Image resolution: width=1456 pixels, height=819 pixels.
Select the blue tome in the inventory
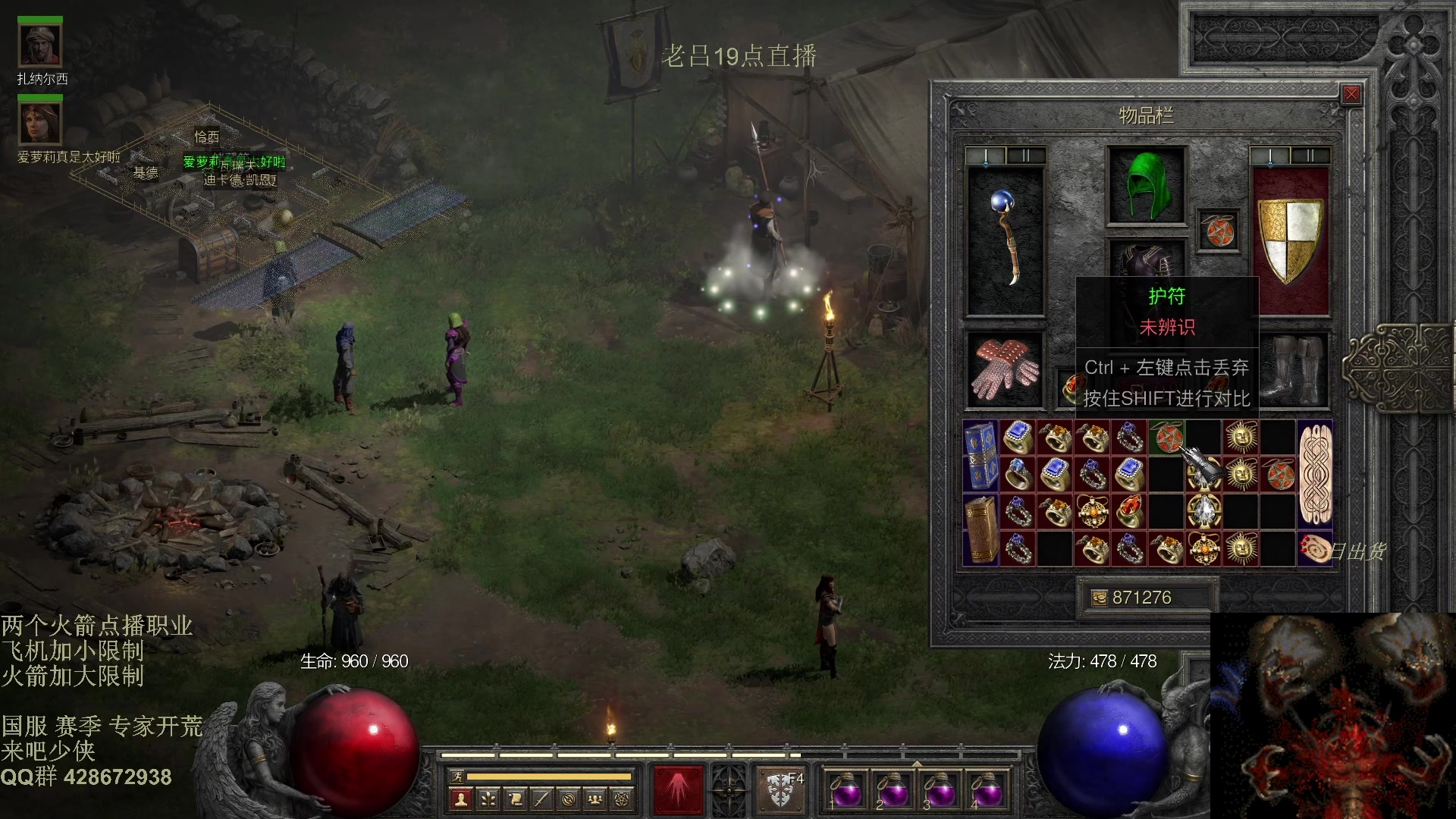(981, 455)
